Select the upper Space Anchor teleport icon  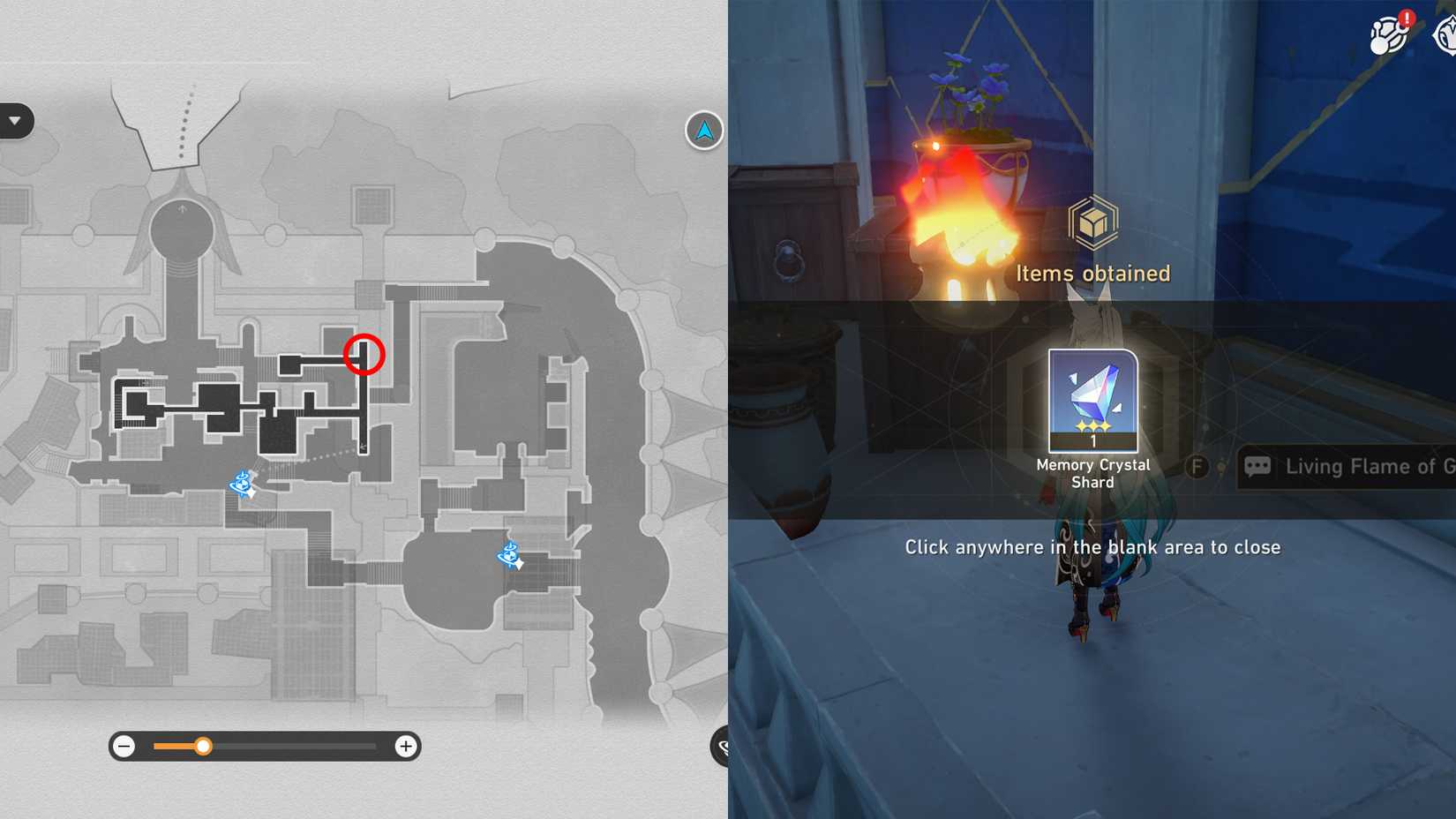pos(241,484)
